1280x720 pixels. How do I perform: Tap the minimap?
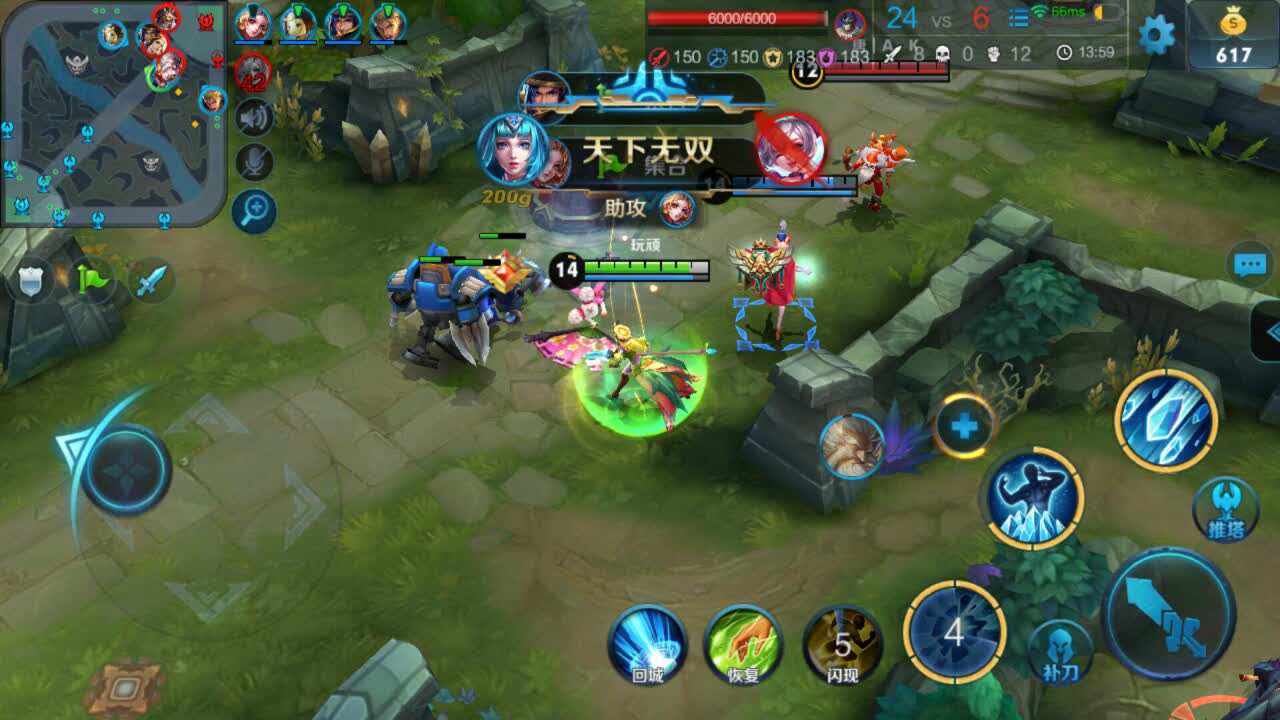pos(113,113)
